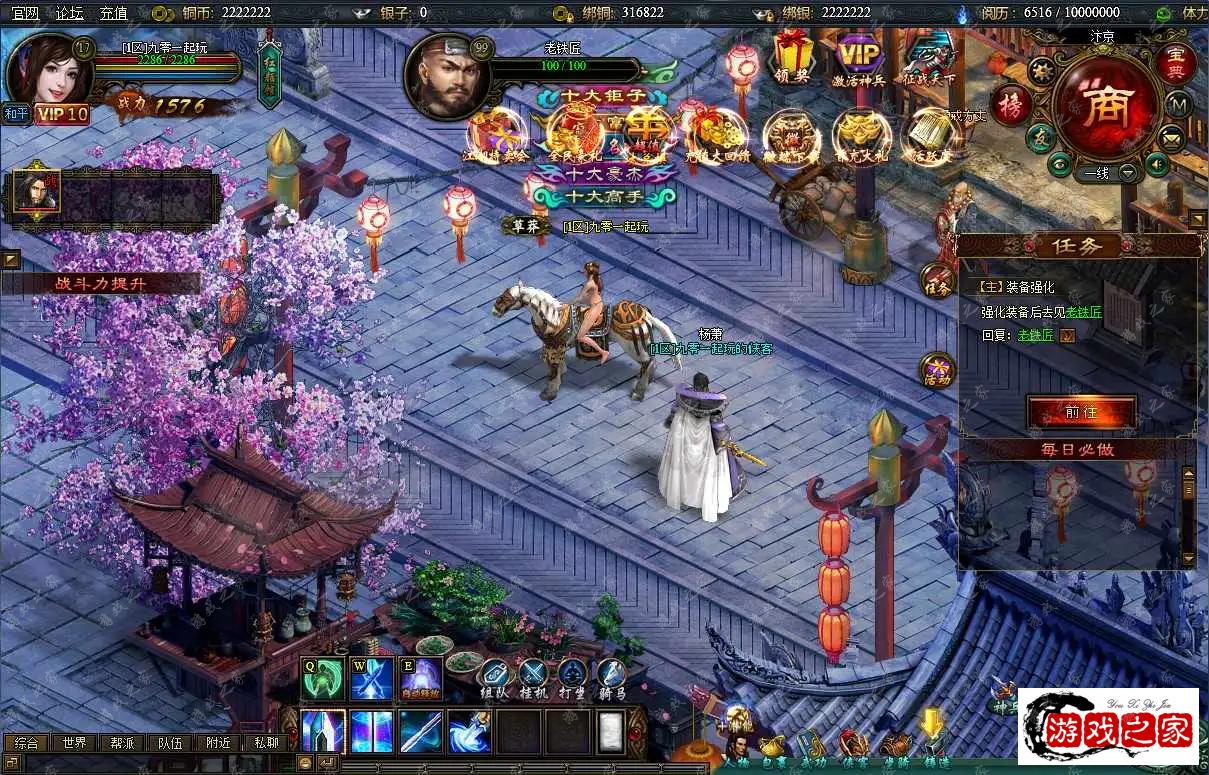Open the 宝典 guide button
This screenshot has width=1209, height=775.
(x=1176, y=62)
